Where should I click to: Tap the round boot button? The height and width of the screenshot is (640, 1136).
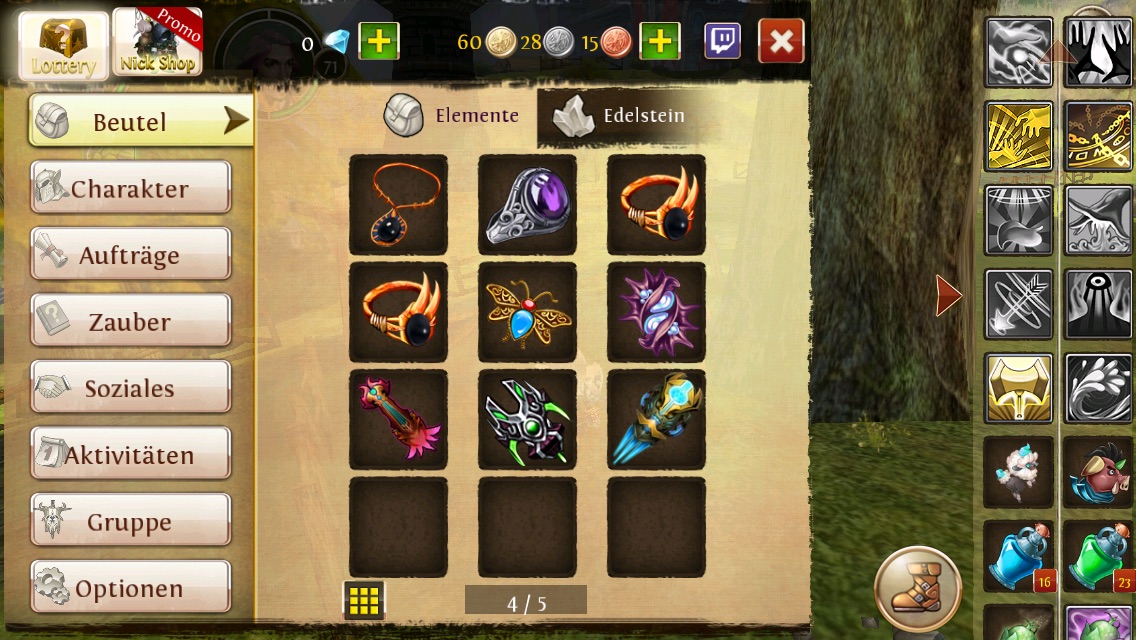[917, 589]
